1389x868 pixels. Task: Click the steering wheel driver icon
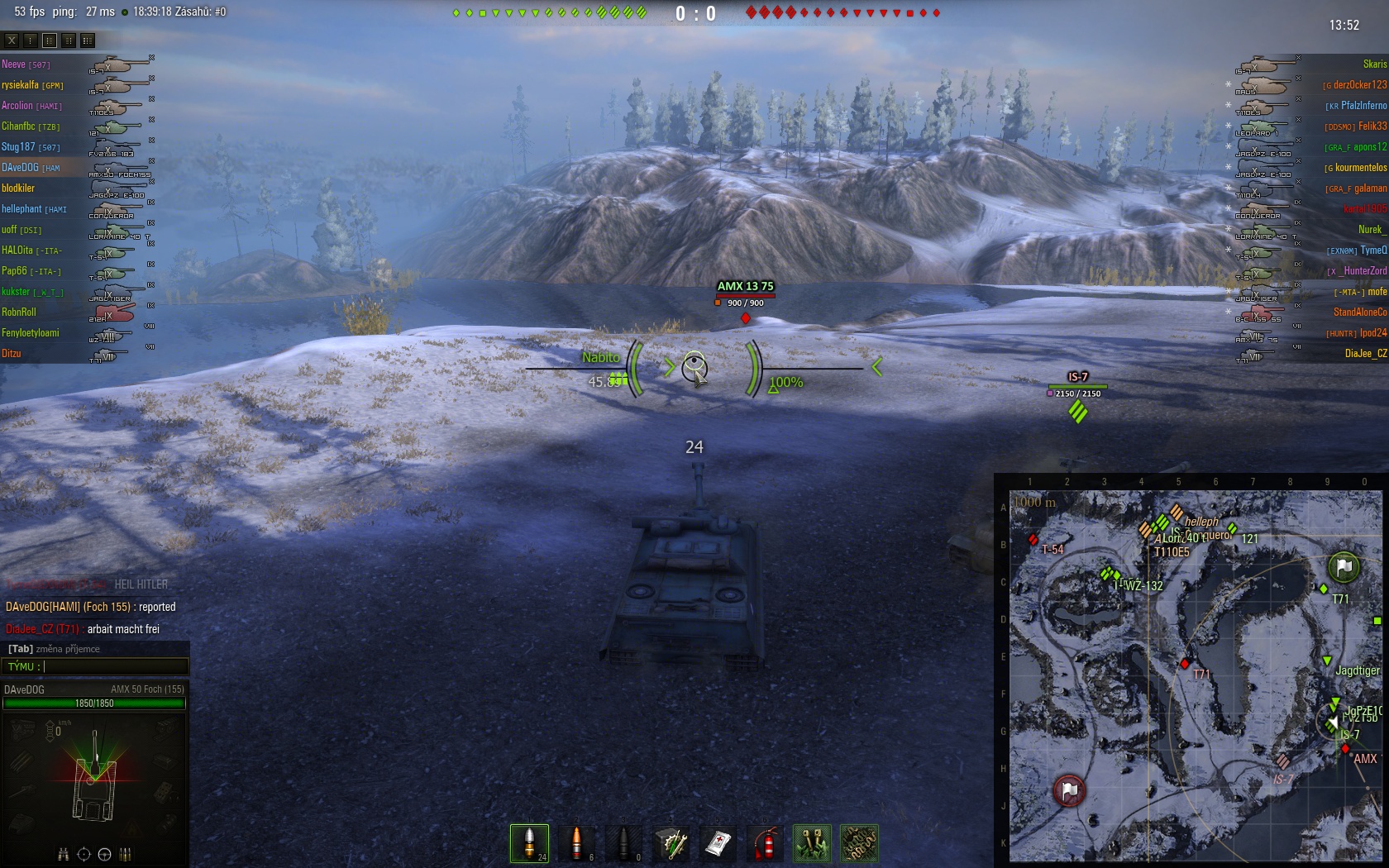coord(104,854)
